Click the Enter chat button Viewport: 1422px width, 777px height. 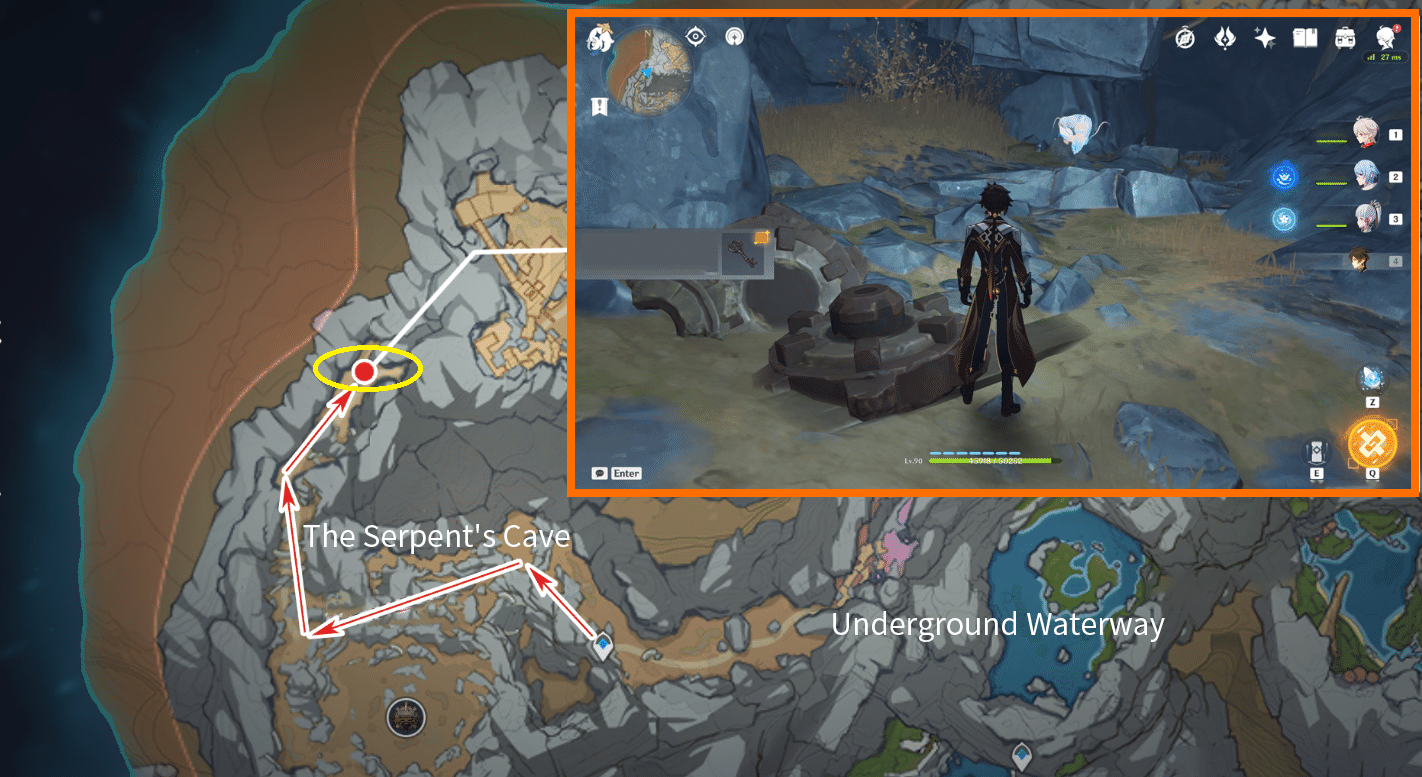click(626, 472)
